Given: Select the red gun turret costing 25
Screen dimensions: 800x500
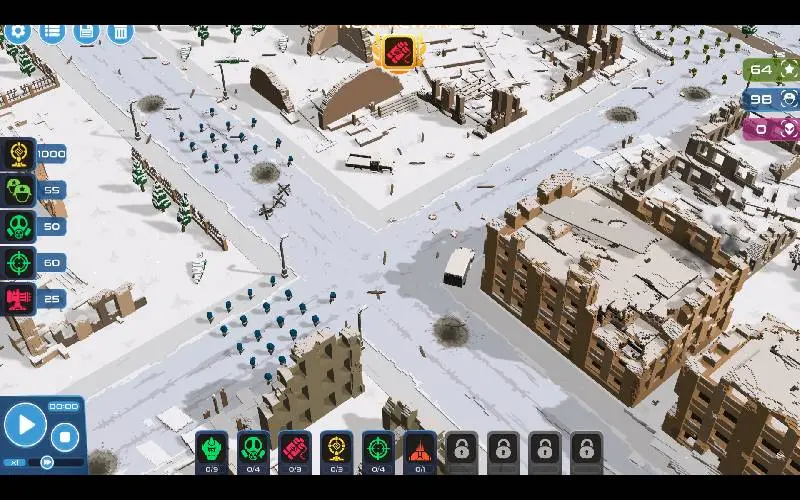Looking at the screenshot, I should coord(20,299).
